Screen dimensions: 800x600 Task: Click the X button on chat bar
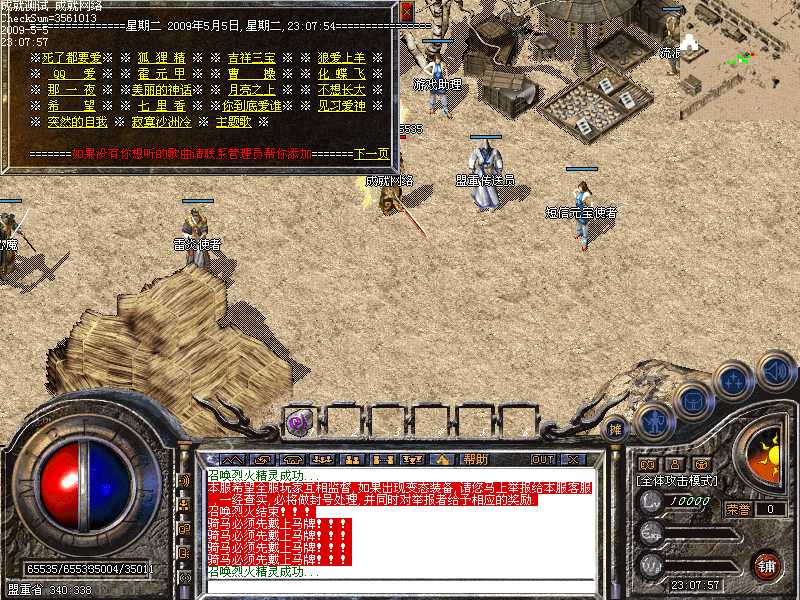pos(572,459)
